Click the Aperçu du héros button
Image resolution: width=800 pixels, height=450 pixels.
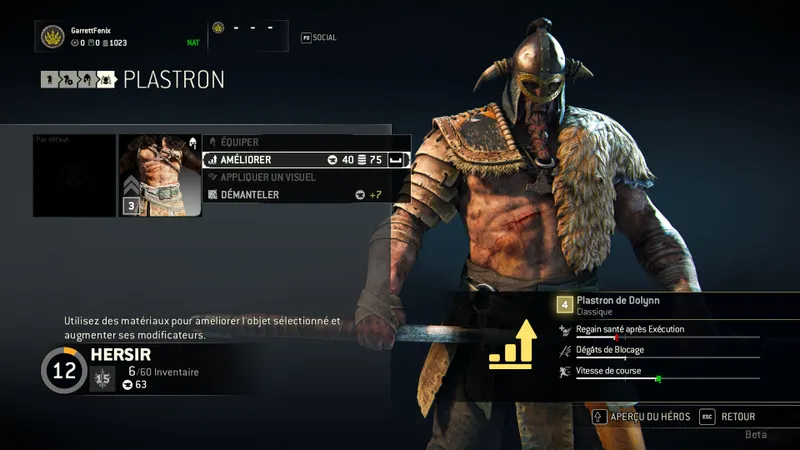click(x=644, y=416)
